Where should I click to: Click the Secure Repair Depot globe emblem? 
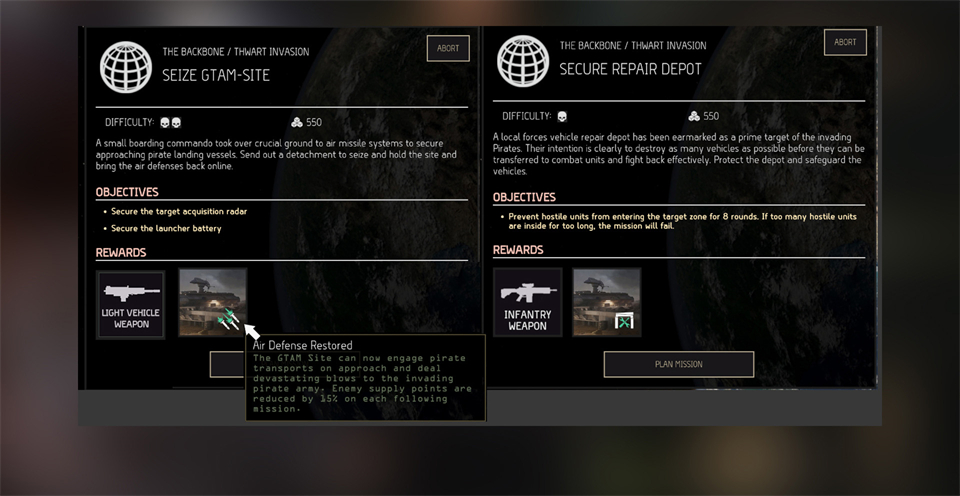[x=522, y=62]
